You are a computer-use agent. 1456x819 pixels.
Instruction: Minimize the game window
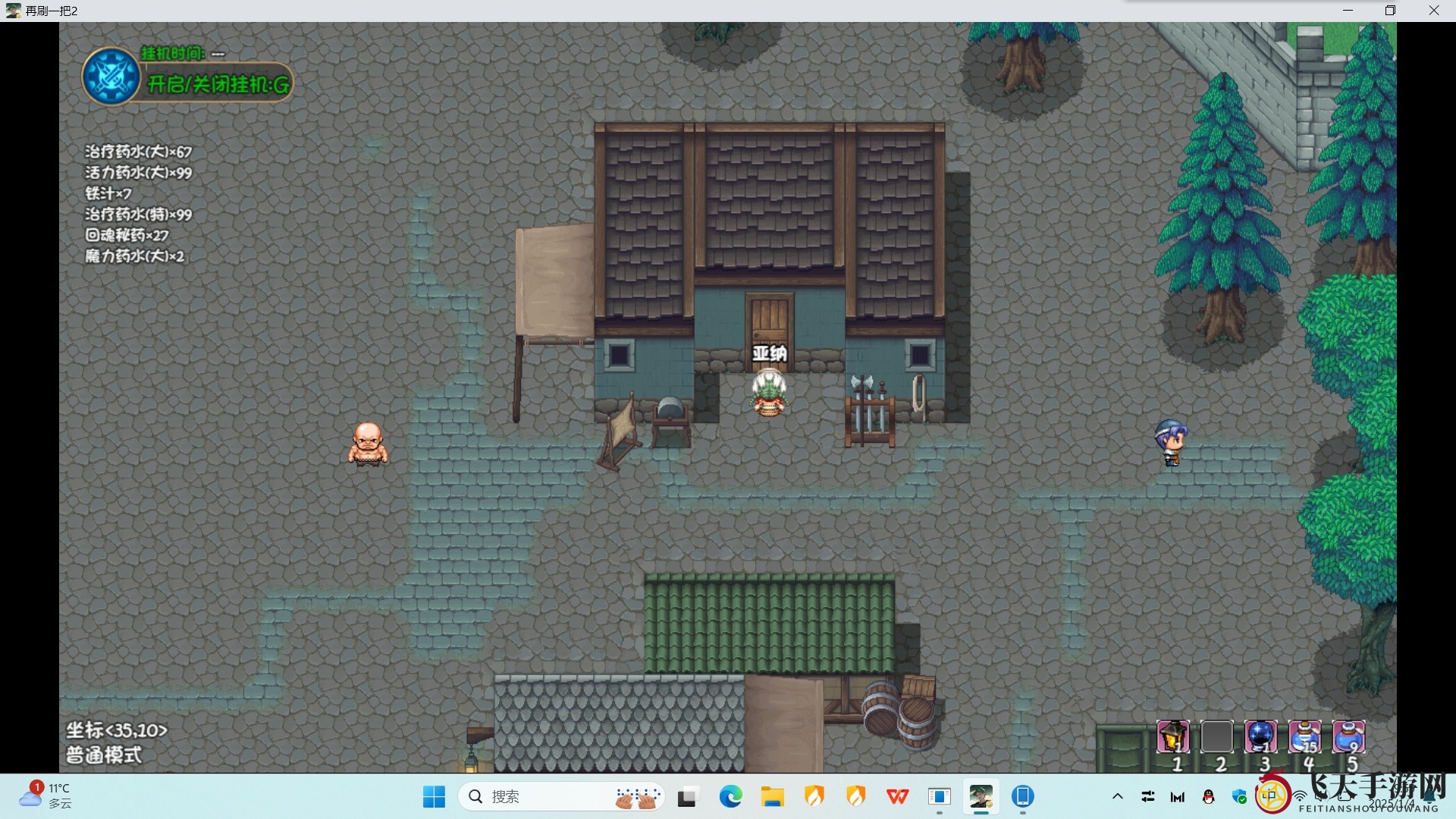pyautogui.click(x=1348, y=11)
